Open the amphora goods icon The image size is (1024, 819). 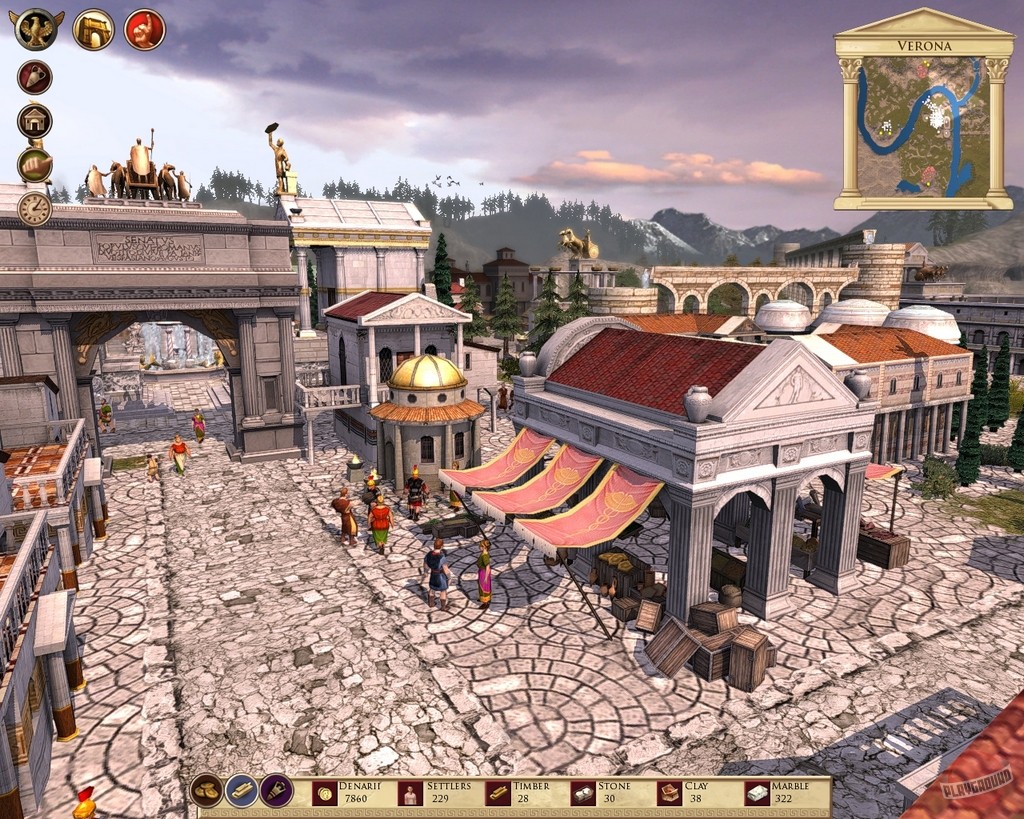click(x=35, y=78)
